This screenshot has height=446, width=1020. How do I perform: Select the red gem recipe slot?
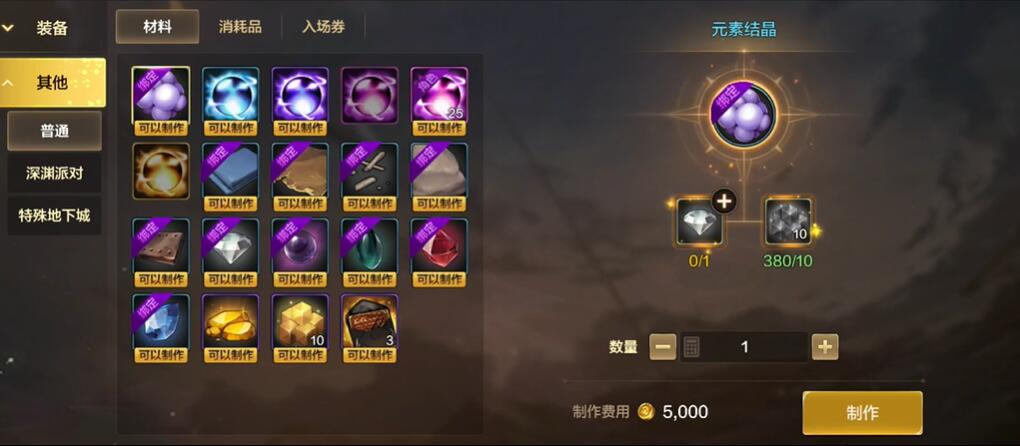click(439, 246)
